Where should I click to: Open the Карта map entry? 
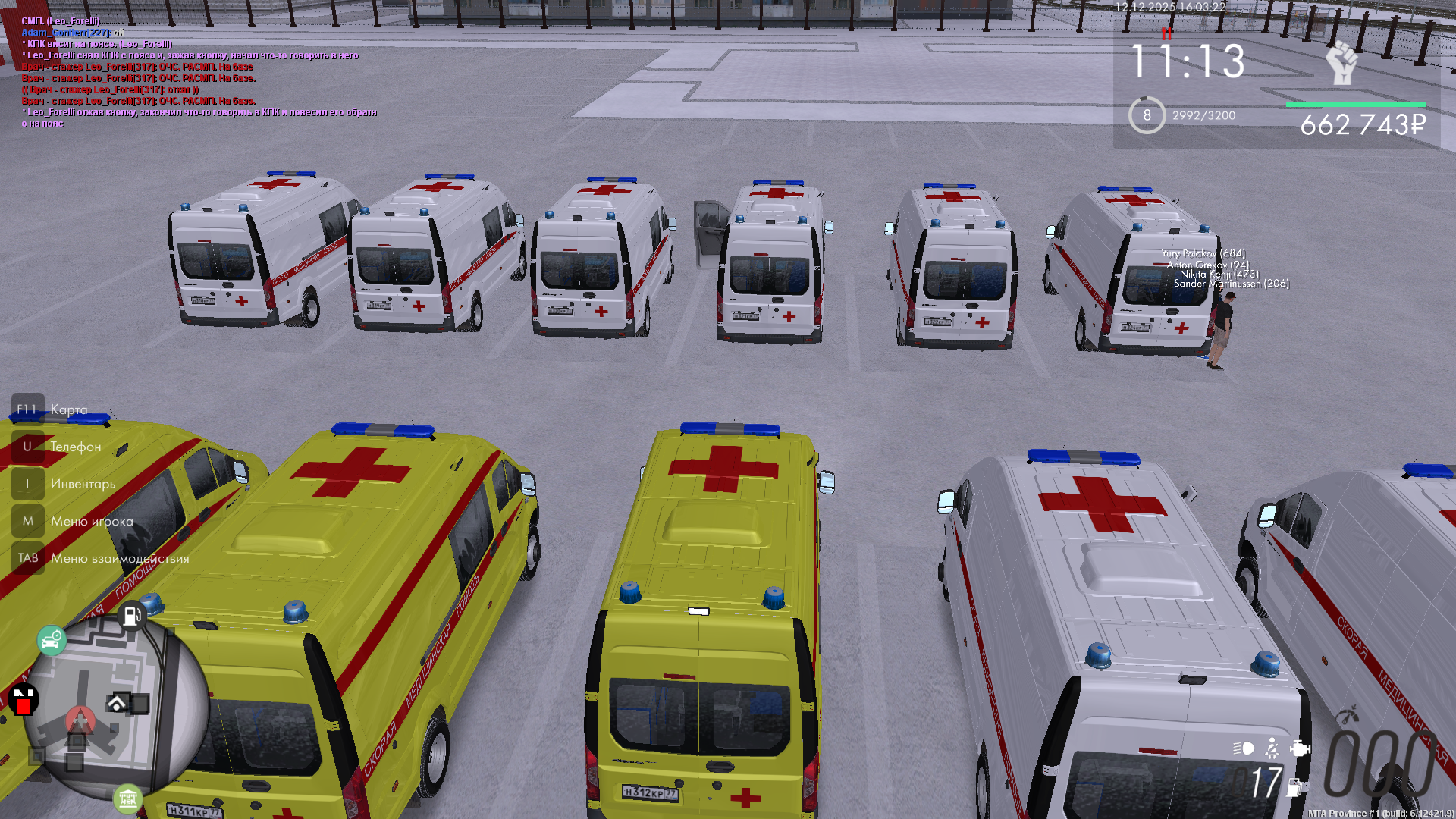point(68,409)
